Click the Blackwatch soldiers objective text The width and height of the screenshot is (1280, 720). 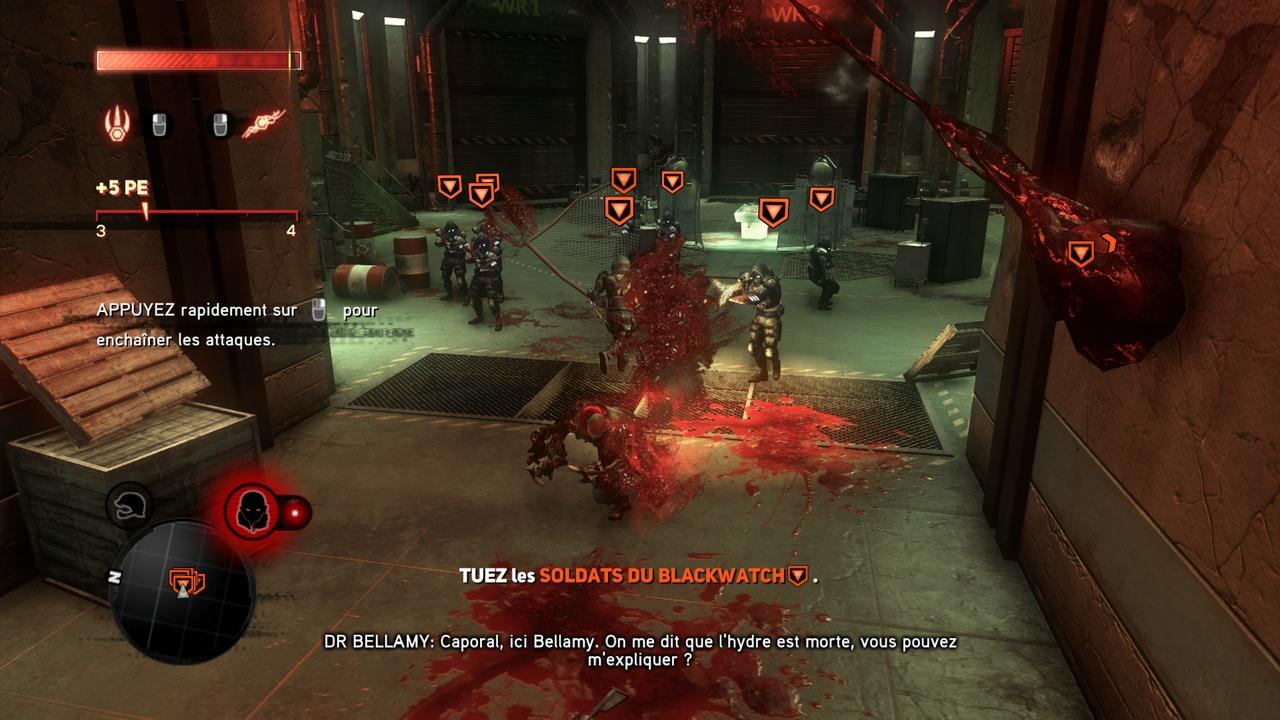pyautogui.click(x=662, y=576)
